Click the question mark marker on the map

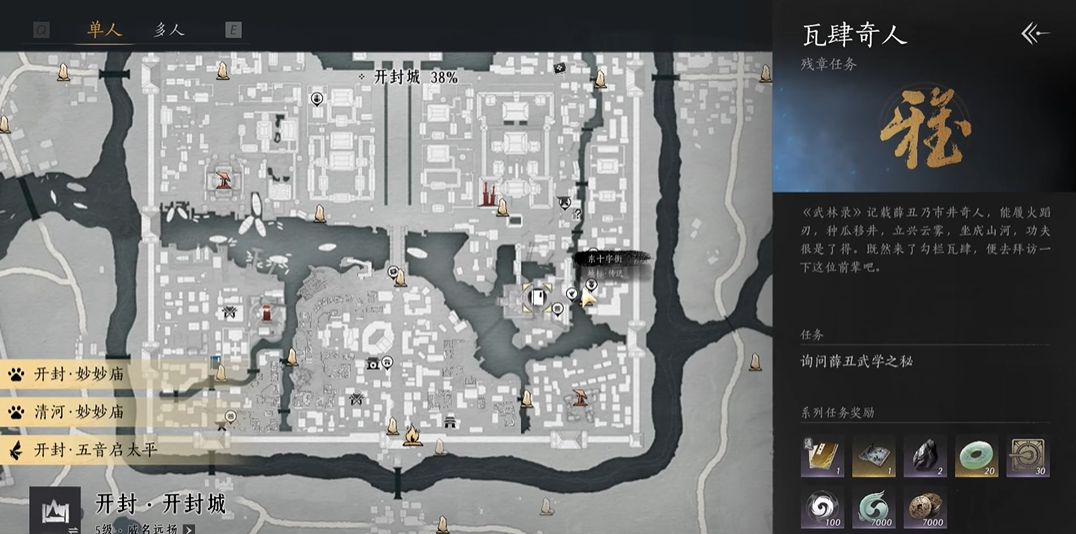(577, 213)
